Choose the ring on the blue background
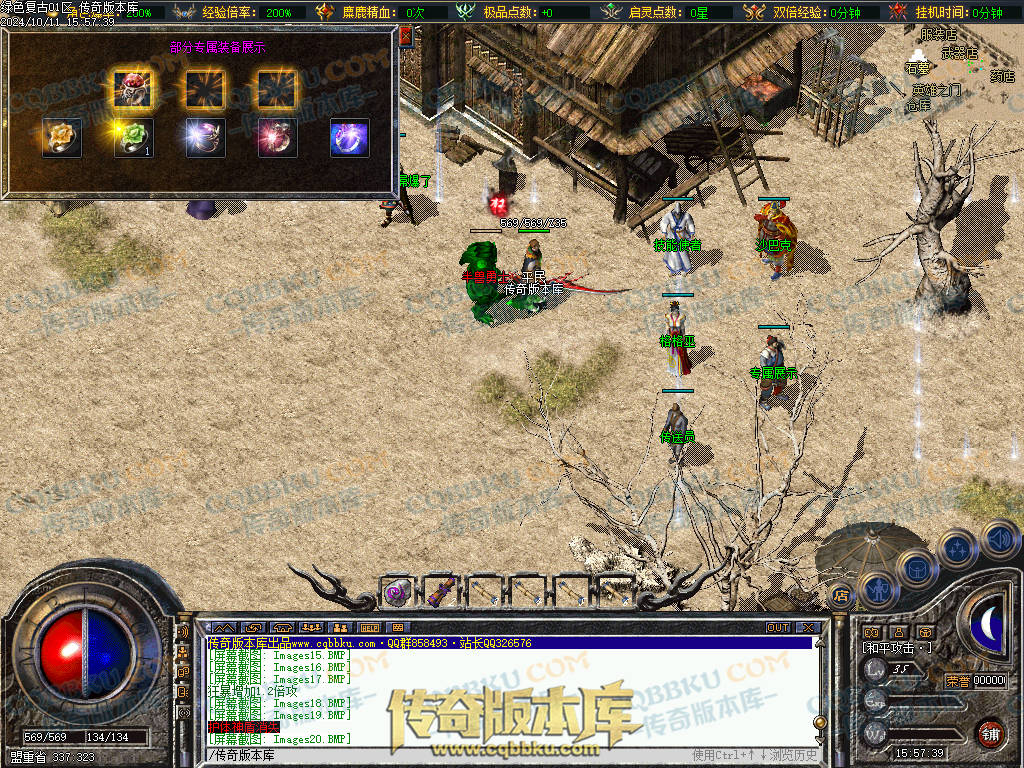 [350, 137]
